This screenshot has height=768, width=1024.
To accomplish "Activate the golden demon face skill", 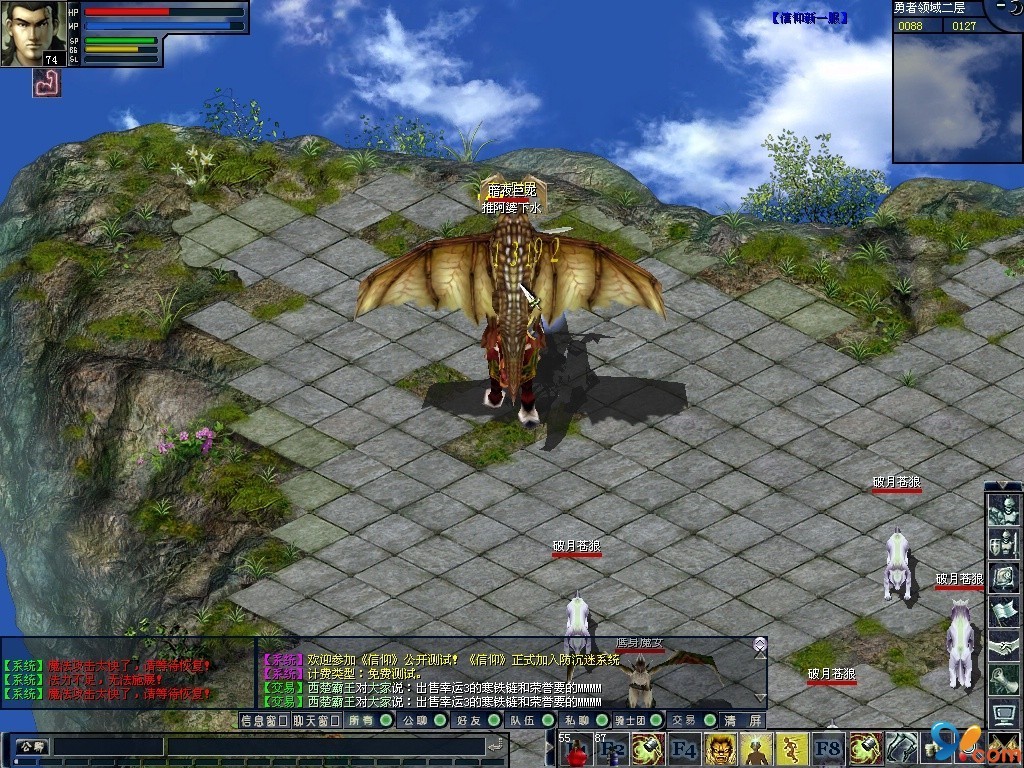I will [x=721, y=749].
